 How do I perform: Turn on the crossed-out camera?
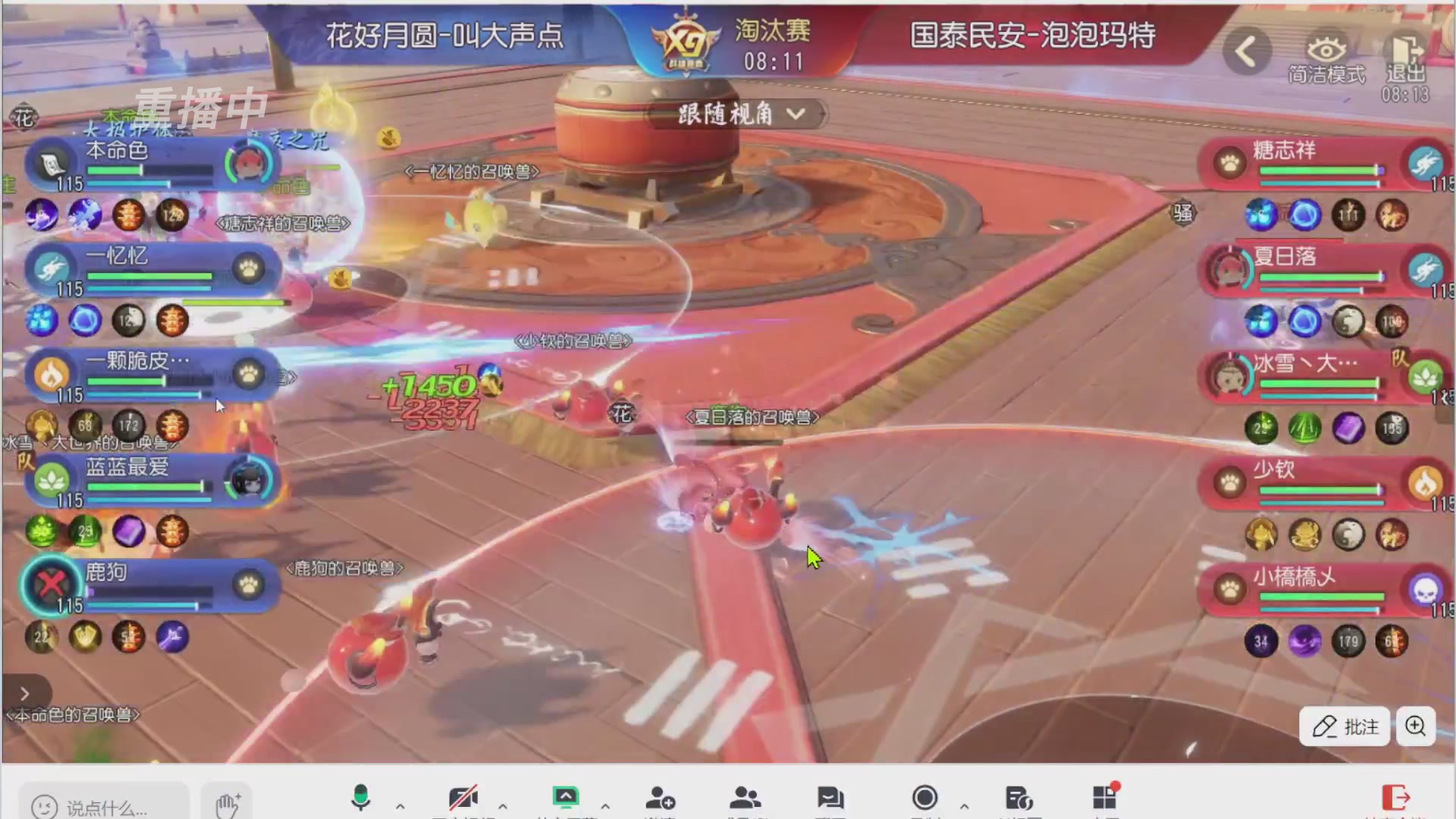(465, 796)
